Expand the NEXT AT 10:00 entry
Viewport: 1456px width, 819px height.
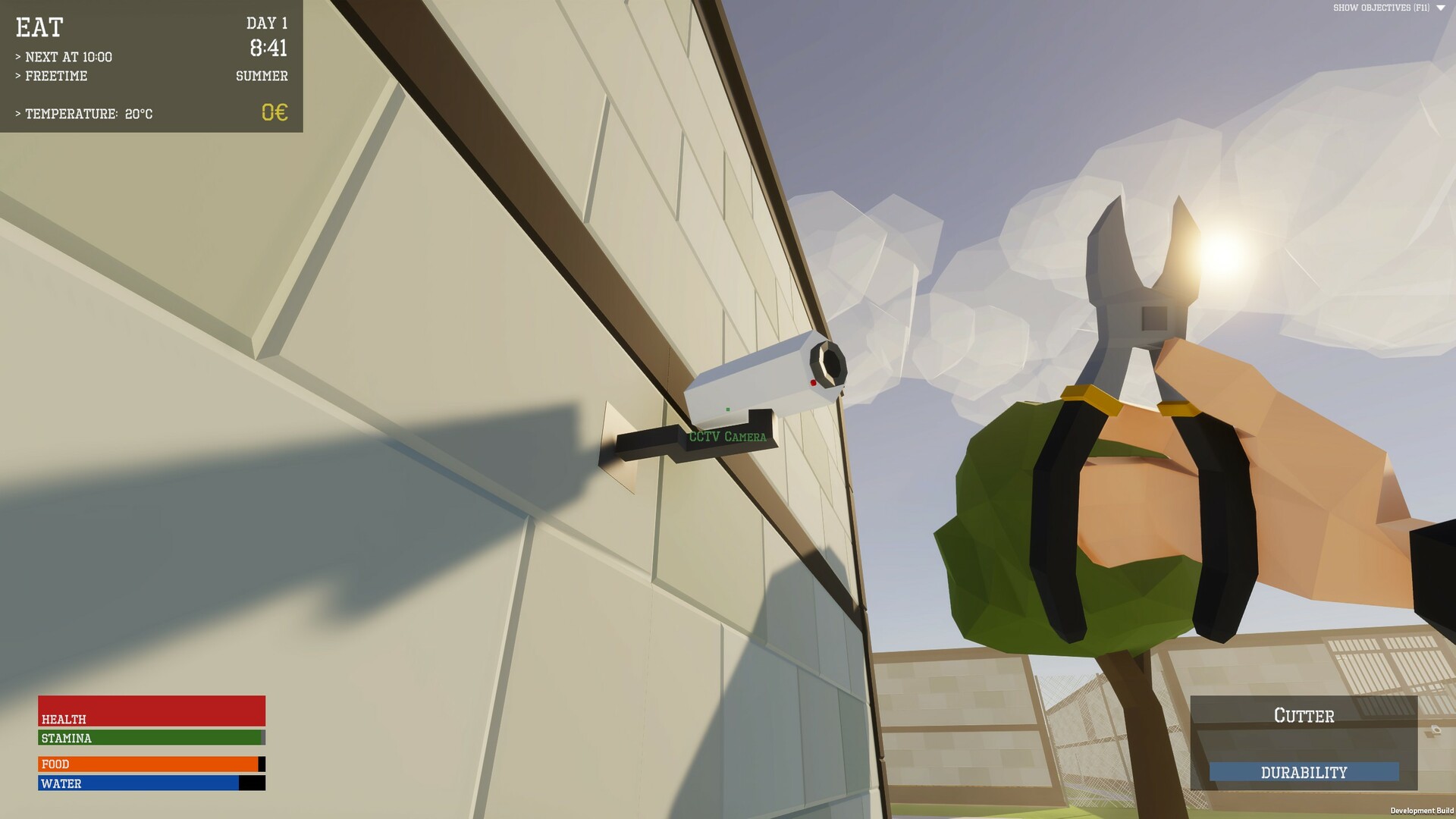point(64,56)
